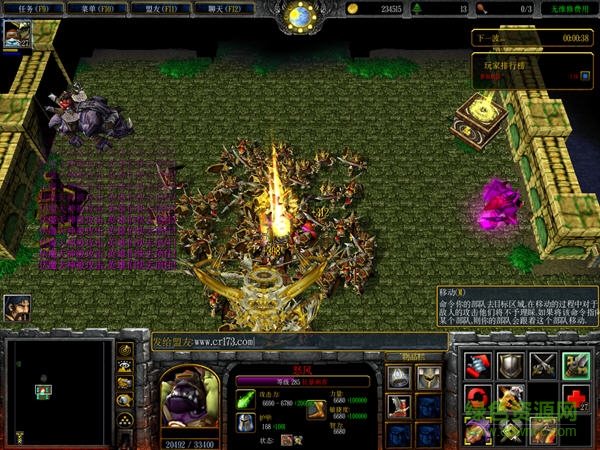Activate the shield Stop command

click(511, 366)
